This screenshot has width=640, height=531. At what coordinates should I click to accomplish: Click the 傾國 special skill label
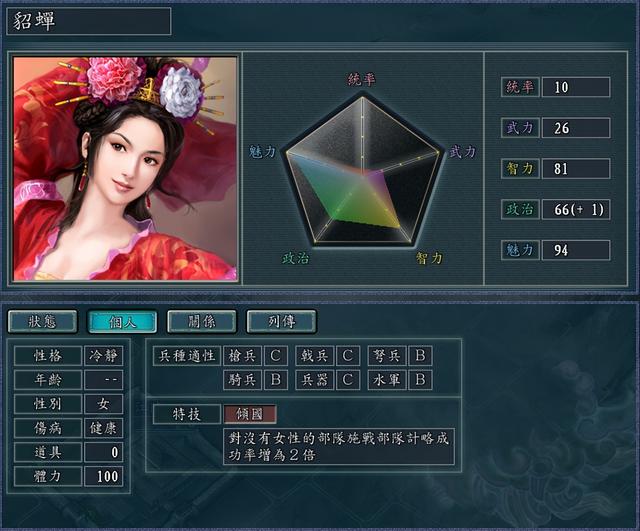point(250,414)
